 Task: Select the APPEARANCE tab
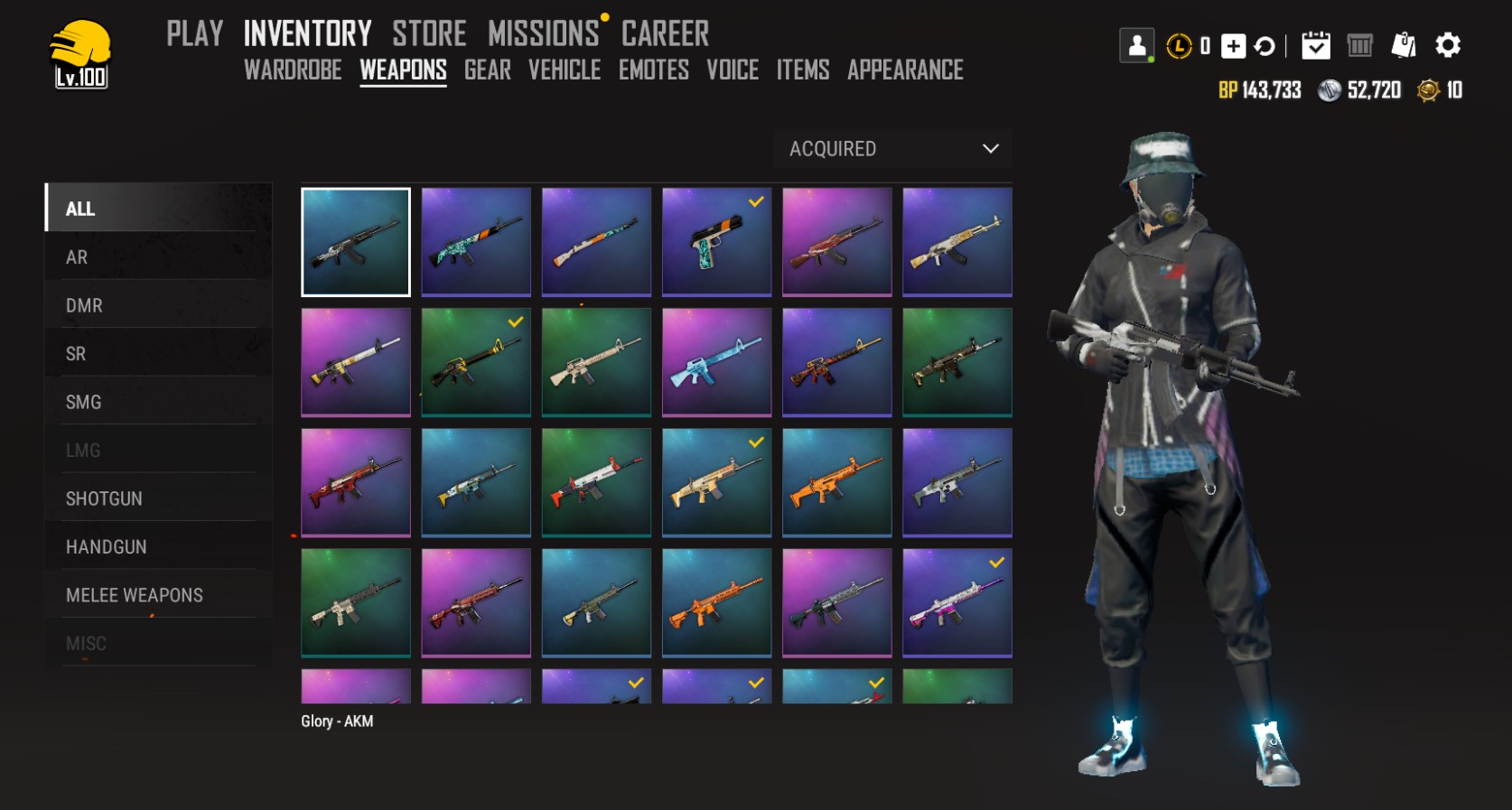(905, 70)
